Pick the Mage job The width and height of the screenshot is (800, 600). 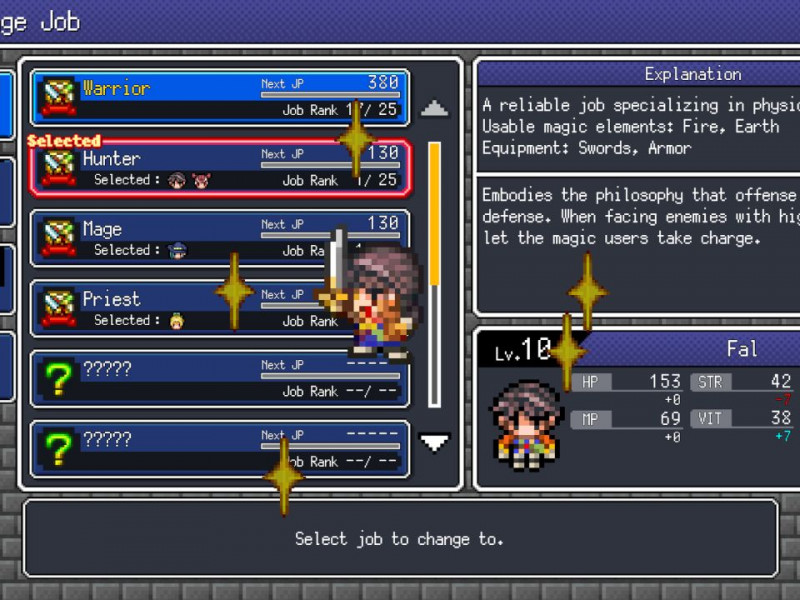pyautogui.click(x=200, y=237)
